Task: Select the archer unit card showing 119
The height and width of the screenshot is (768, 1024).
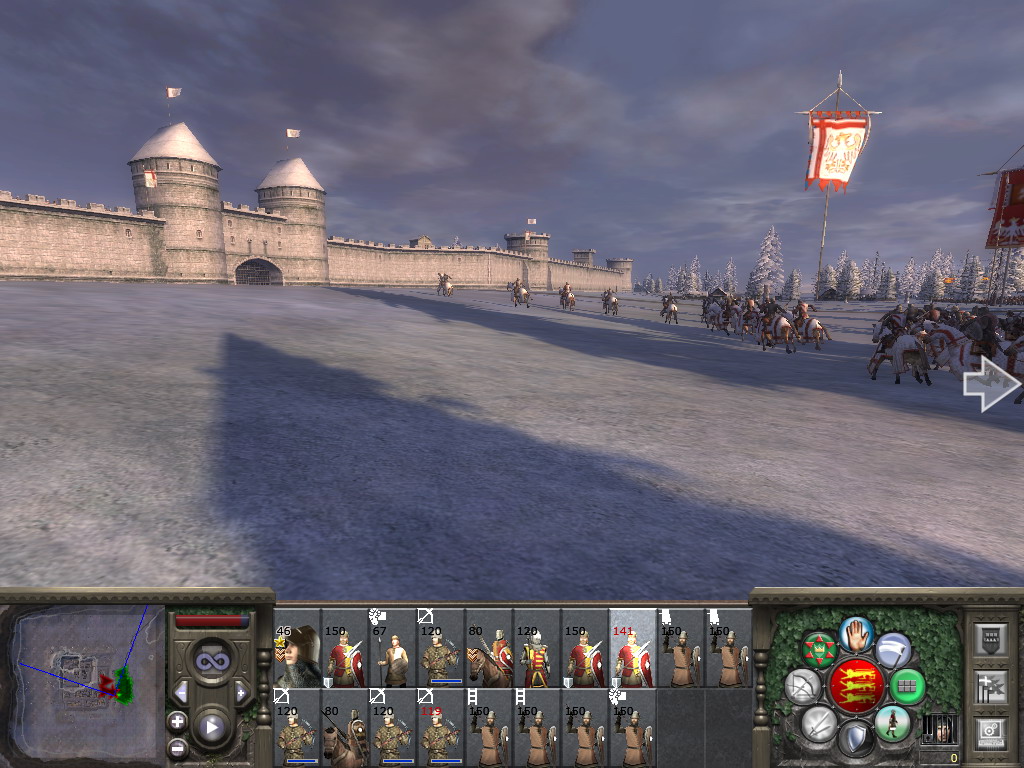Action: [440, 727]
